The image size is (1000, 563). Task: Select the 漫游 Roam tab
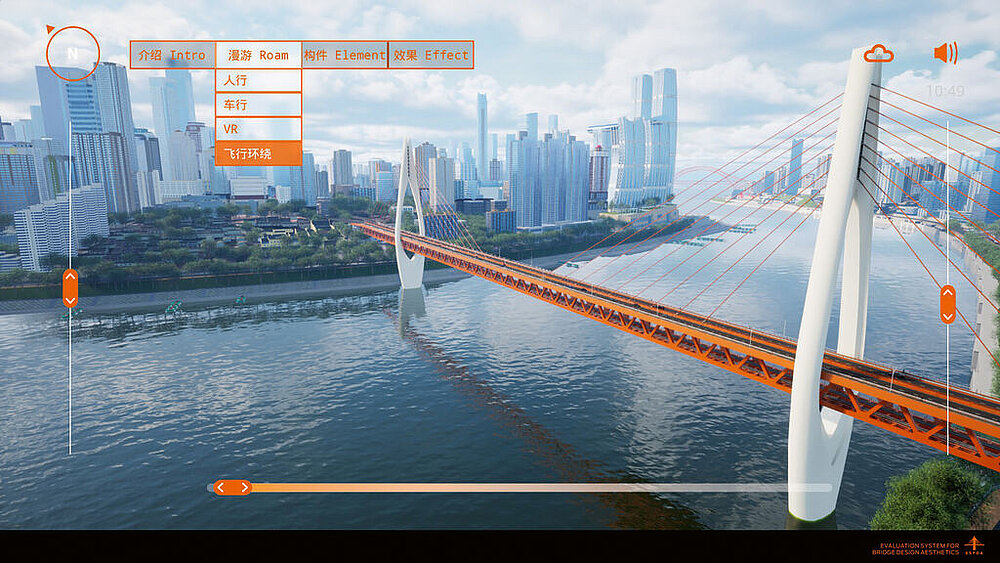click(x=258, y=55)
